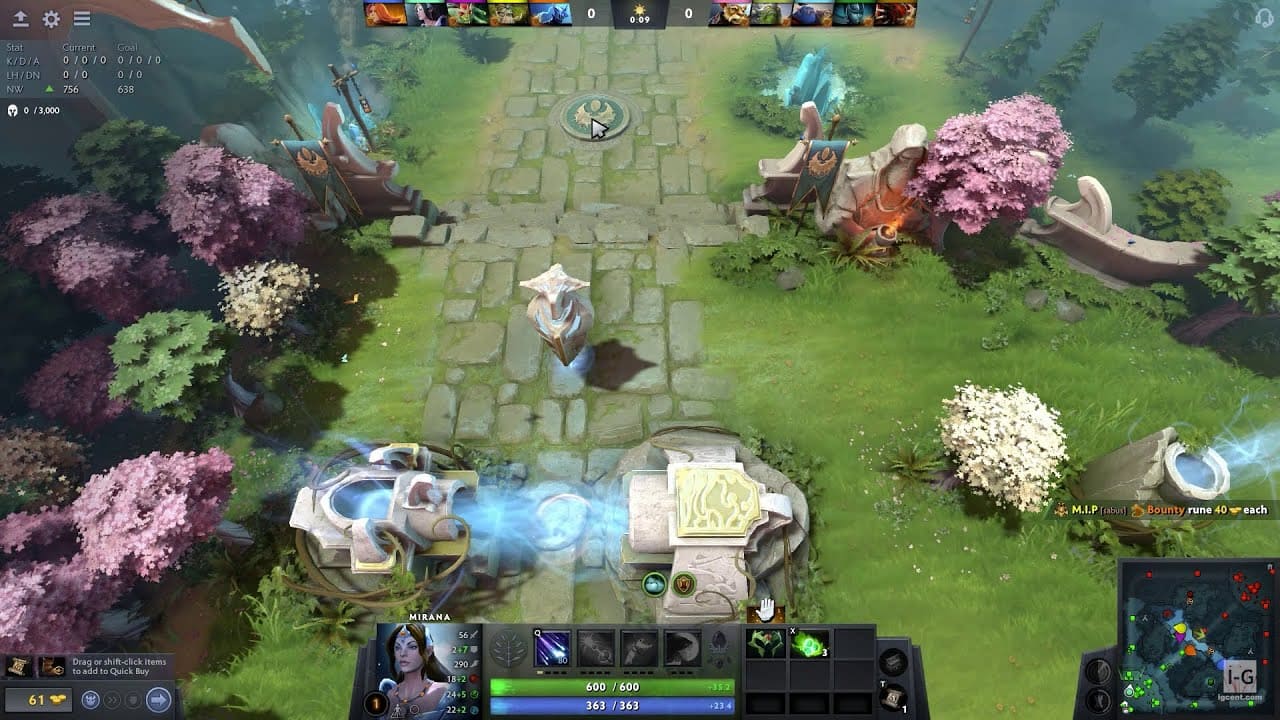Select the Sacred Arrow ability
The image size is (1280, 720).
point(596,648)
